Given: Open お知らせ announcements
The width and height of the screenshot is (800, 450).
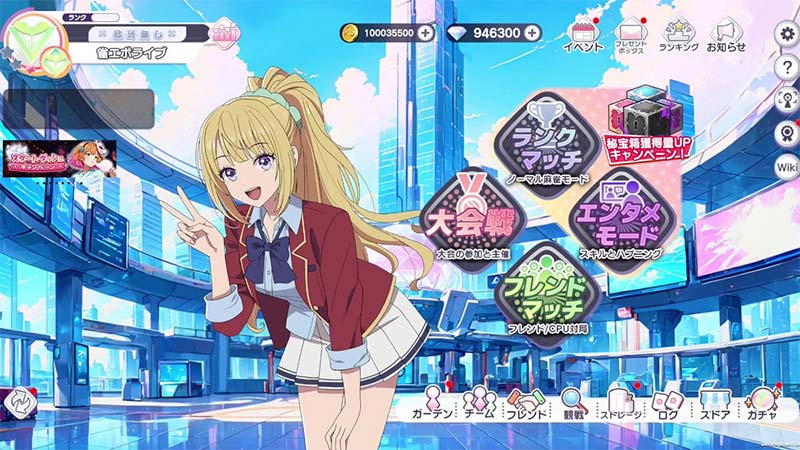Looking at the screenshot, I should pos(727,38).
